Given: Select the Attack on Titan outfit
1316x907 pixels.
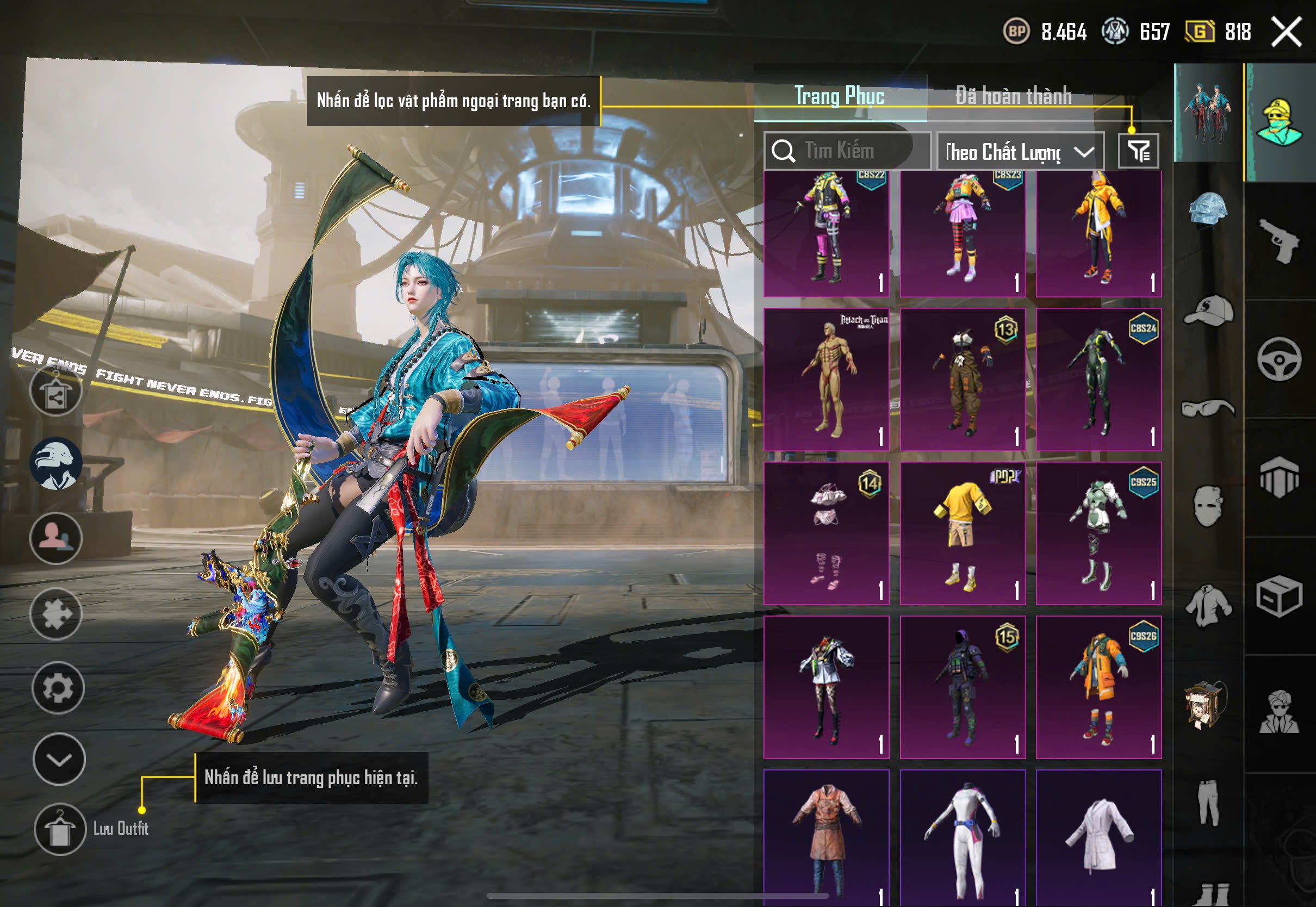Looking at the screenshot, I should (826, 379).
